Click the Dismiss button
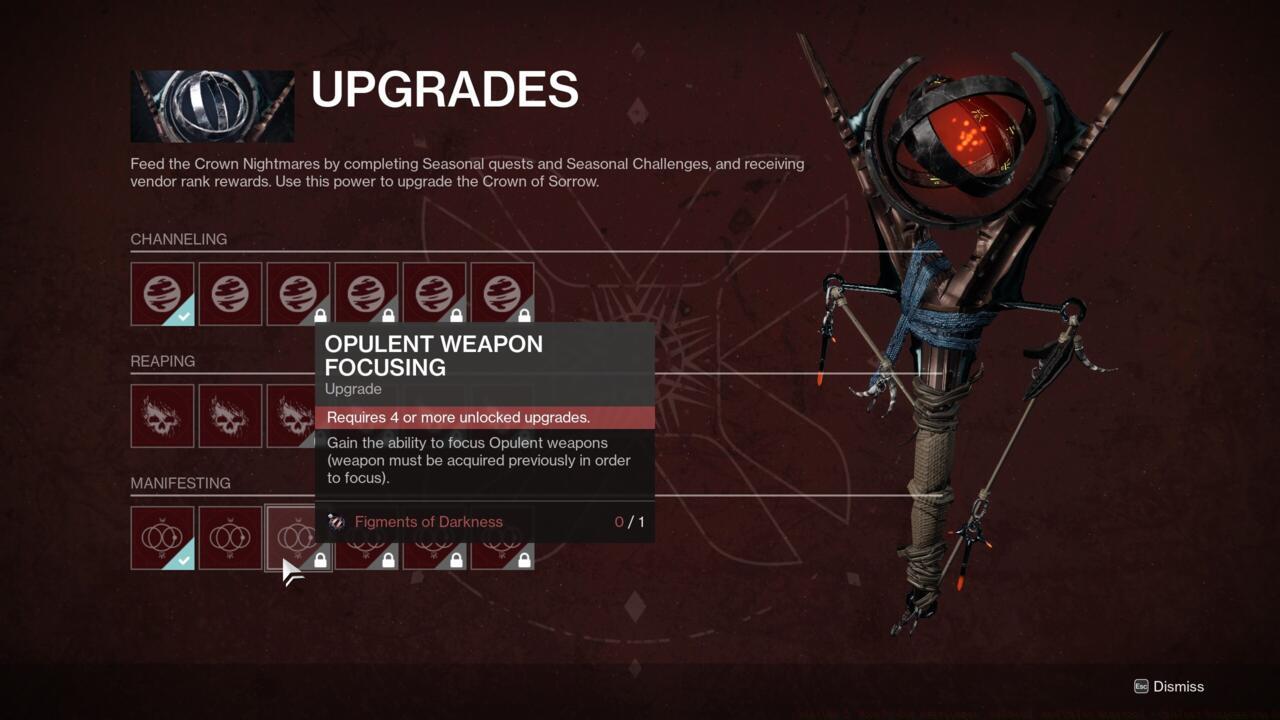This screenshot has width=1280, height=720. tap(1169, 687)
